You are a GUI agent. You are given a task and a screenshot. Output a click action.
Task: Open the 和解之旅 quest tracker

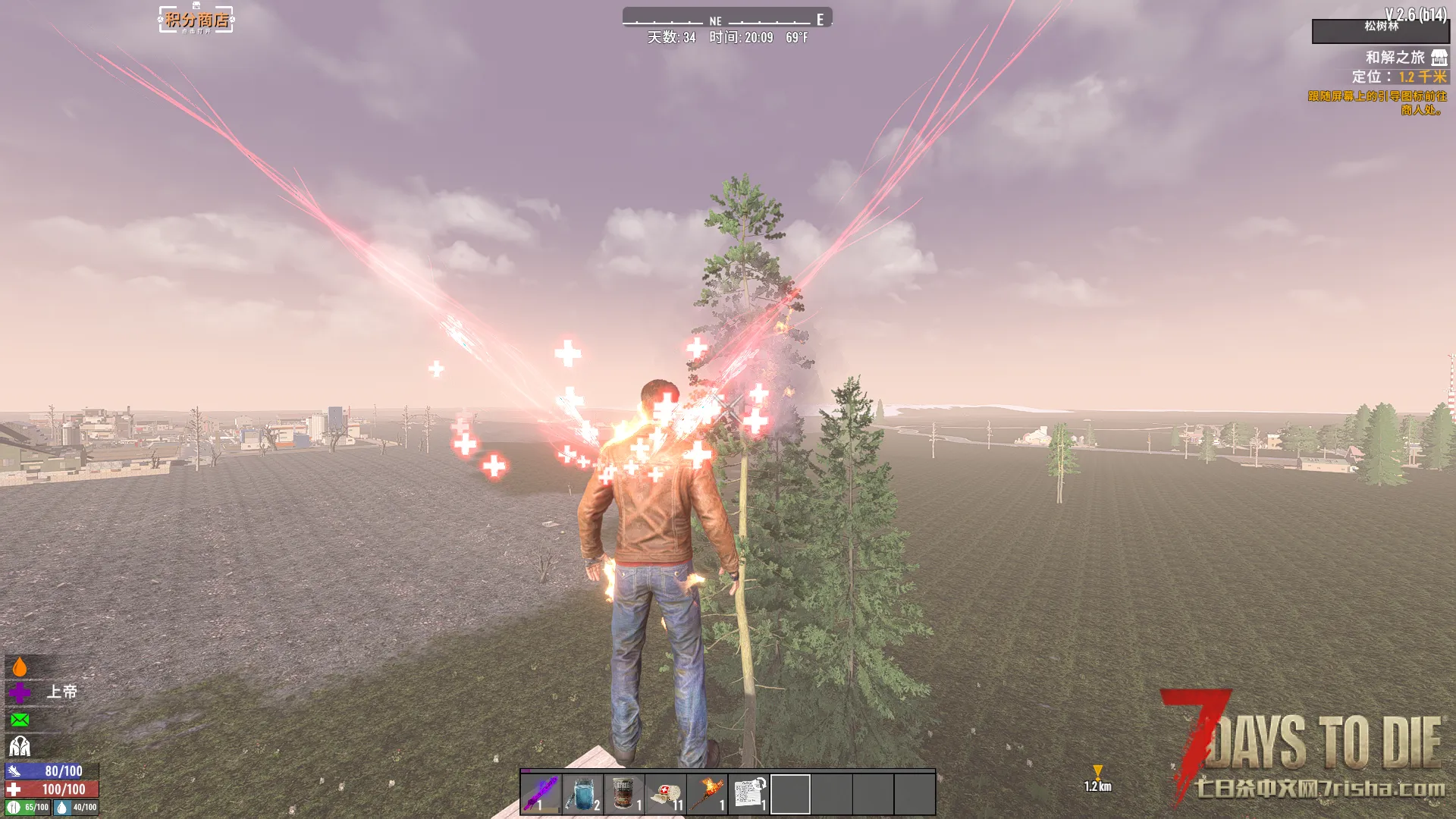coord(1395,58)
